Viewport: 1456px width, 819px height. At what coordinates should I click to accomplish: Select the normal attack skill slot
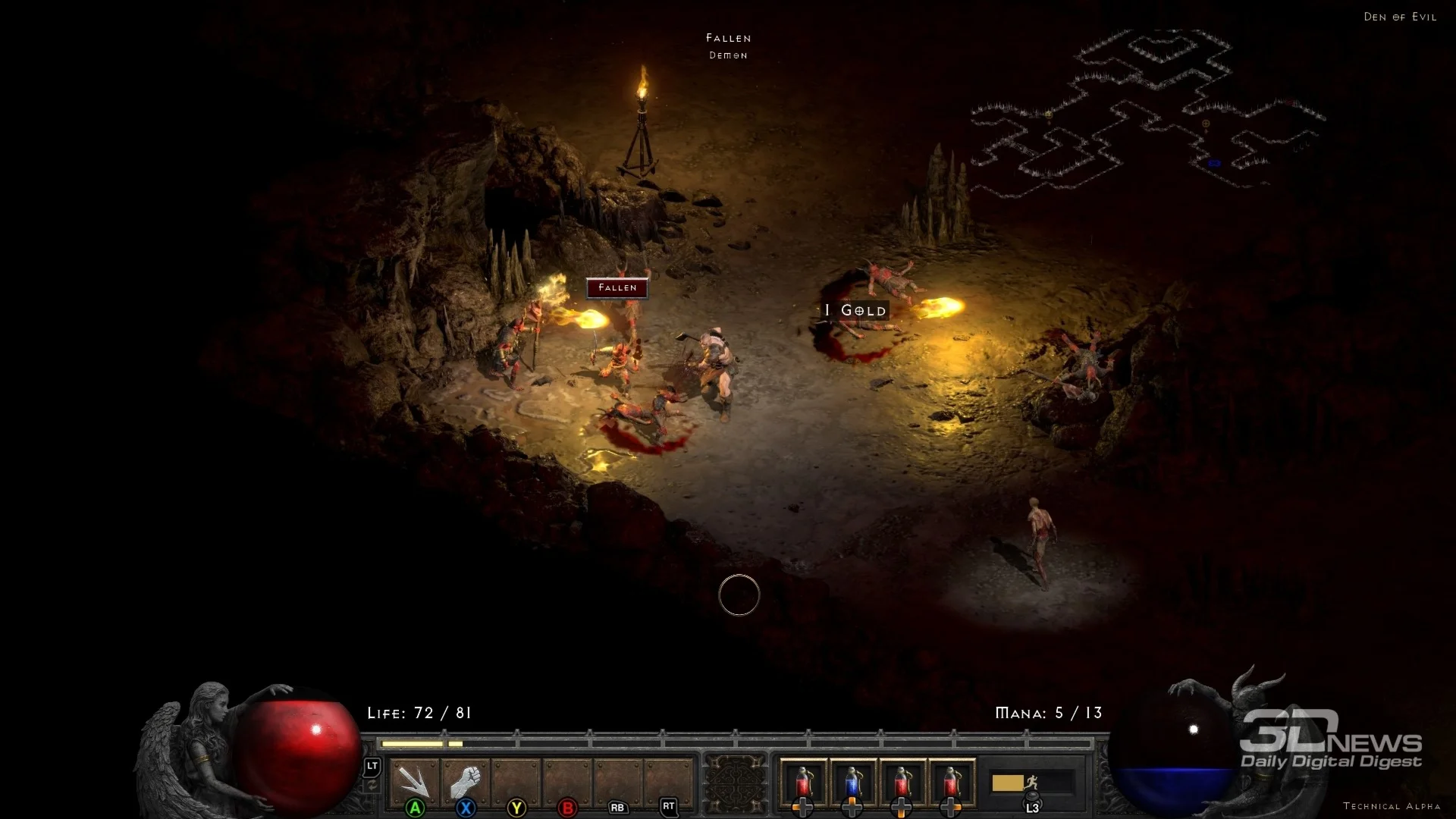click(414, 783)
